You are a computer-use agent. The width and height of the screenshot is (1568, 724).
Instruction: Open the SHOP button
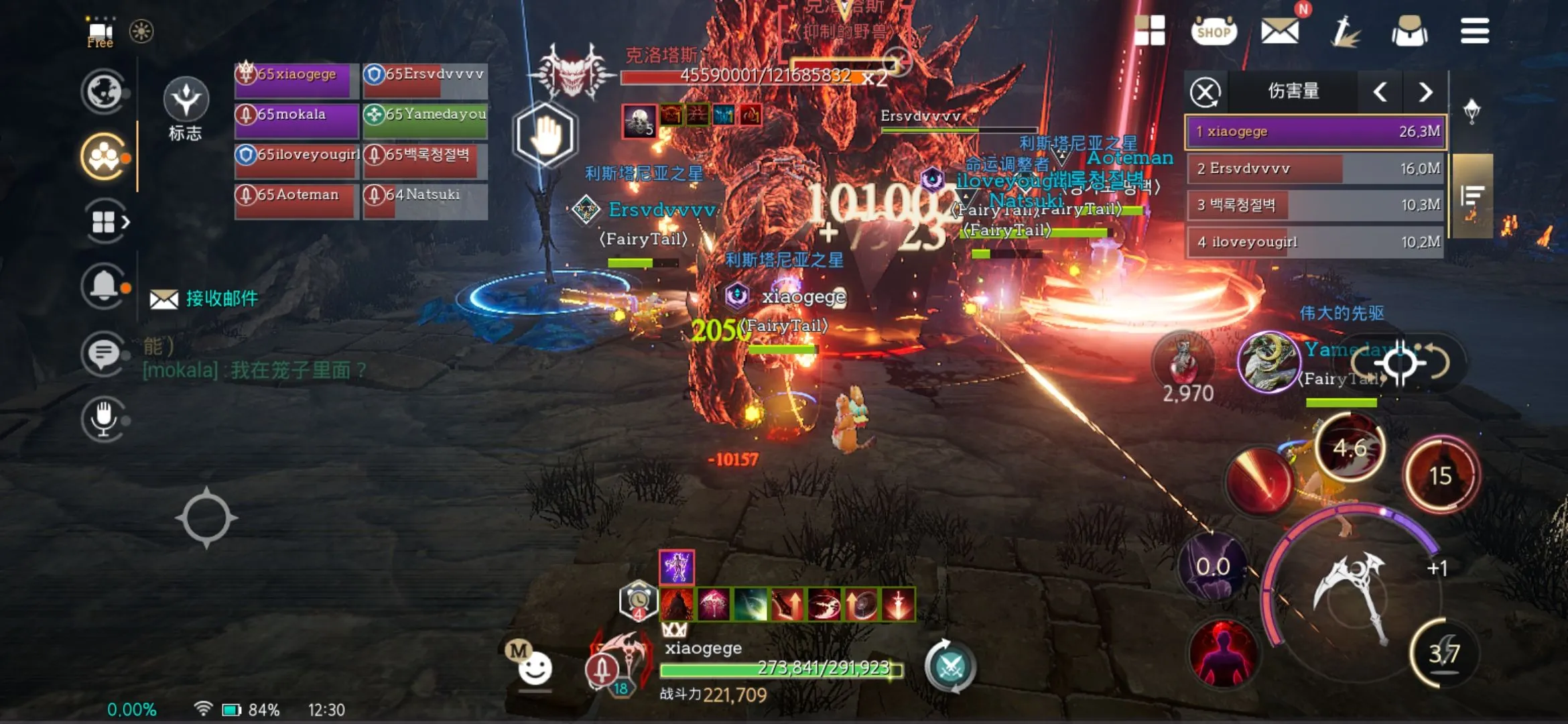pyautogui.click(x=1214, y=31)
